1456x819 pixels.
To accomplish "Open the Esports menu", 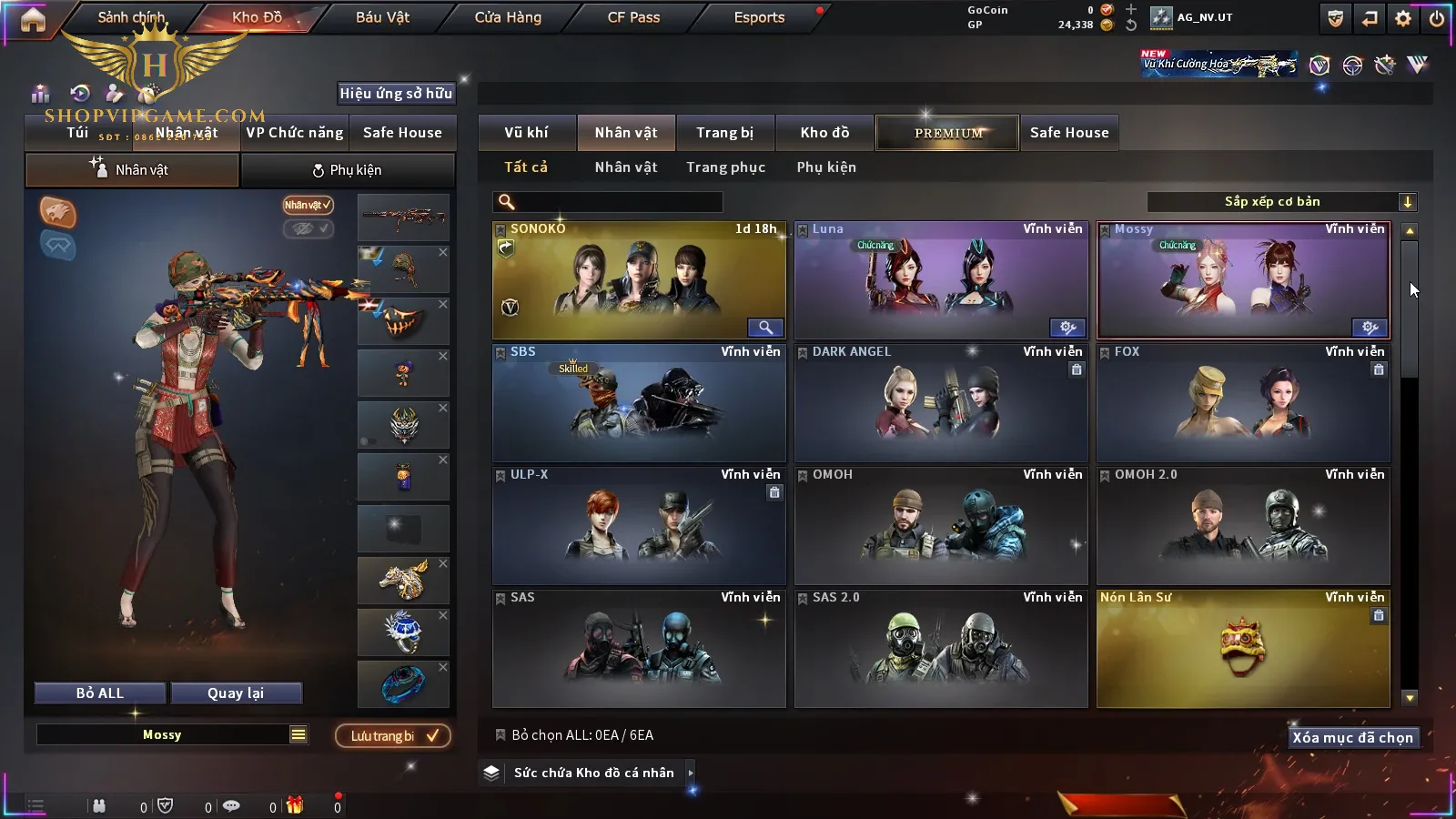I will pyautogui.click(x=759, y=17).
